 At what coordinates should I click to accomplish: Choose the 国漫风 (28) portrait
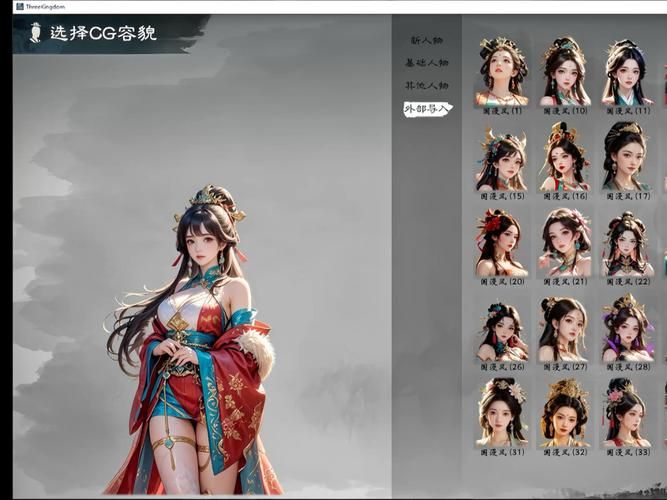click(x=627, y=329)
